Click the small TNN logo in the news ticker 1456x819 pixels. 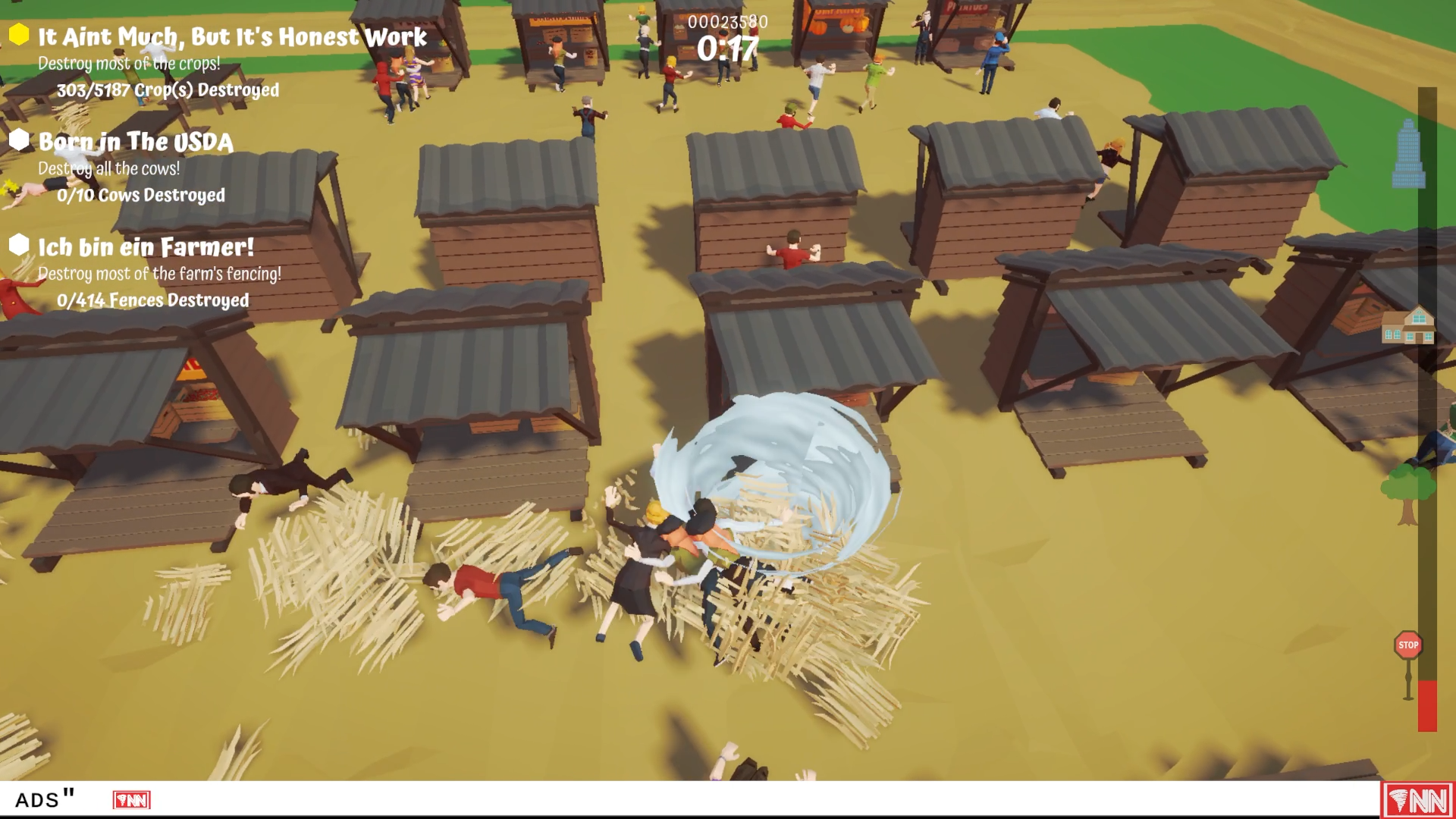[x=130, y=799]
